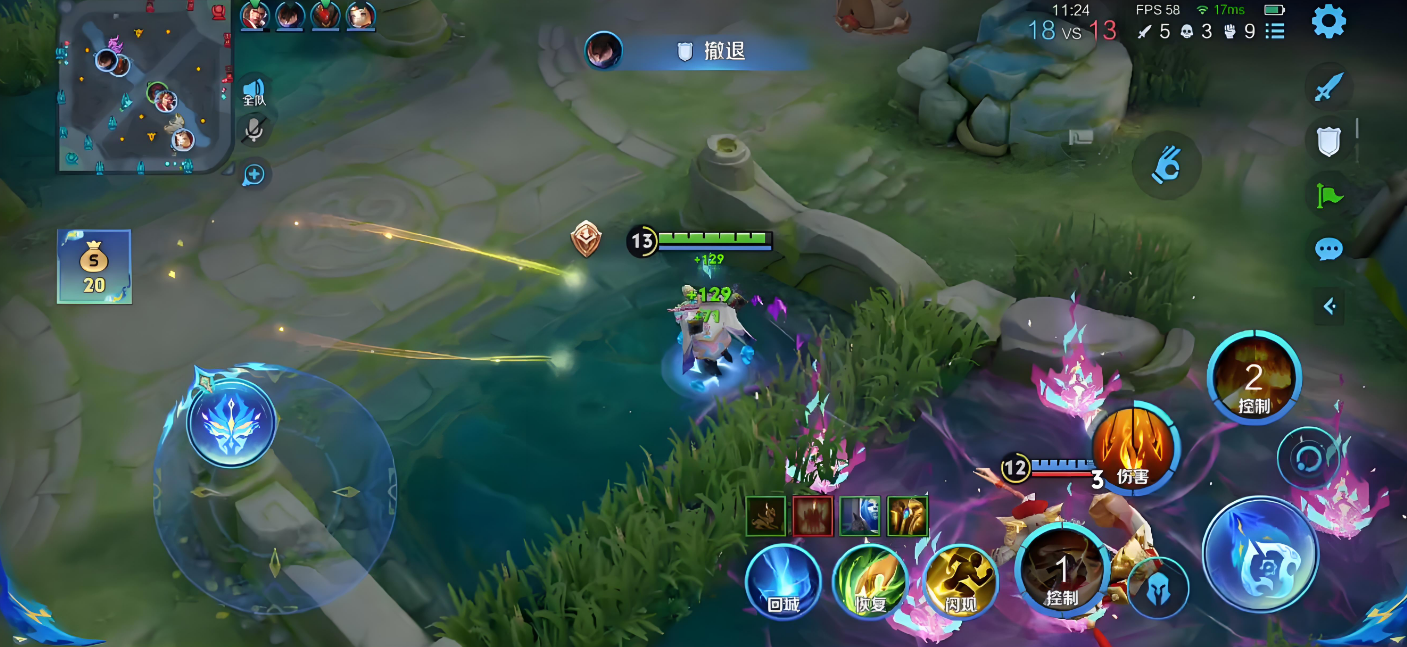Image resolution: width=1407 pixels, height=647 pixels.
Task: Send the sword attack signal
Action: (1328, 87)
